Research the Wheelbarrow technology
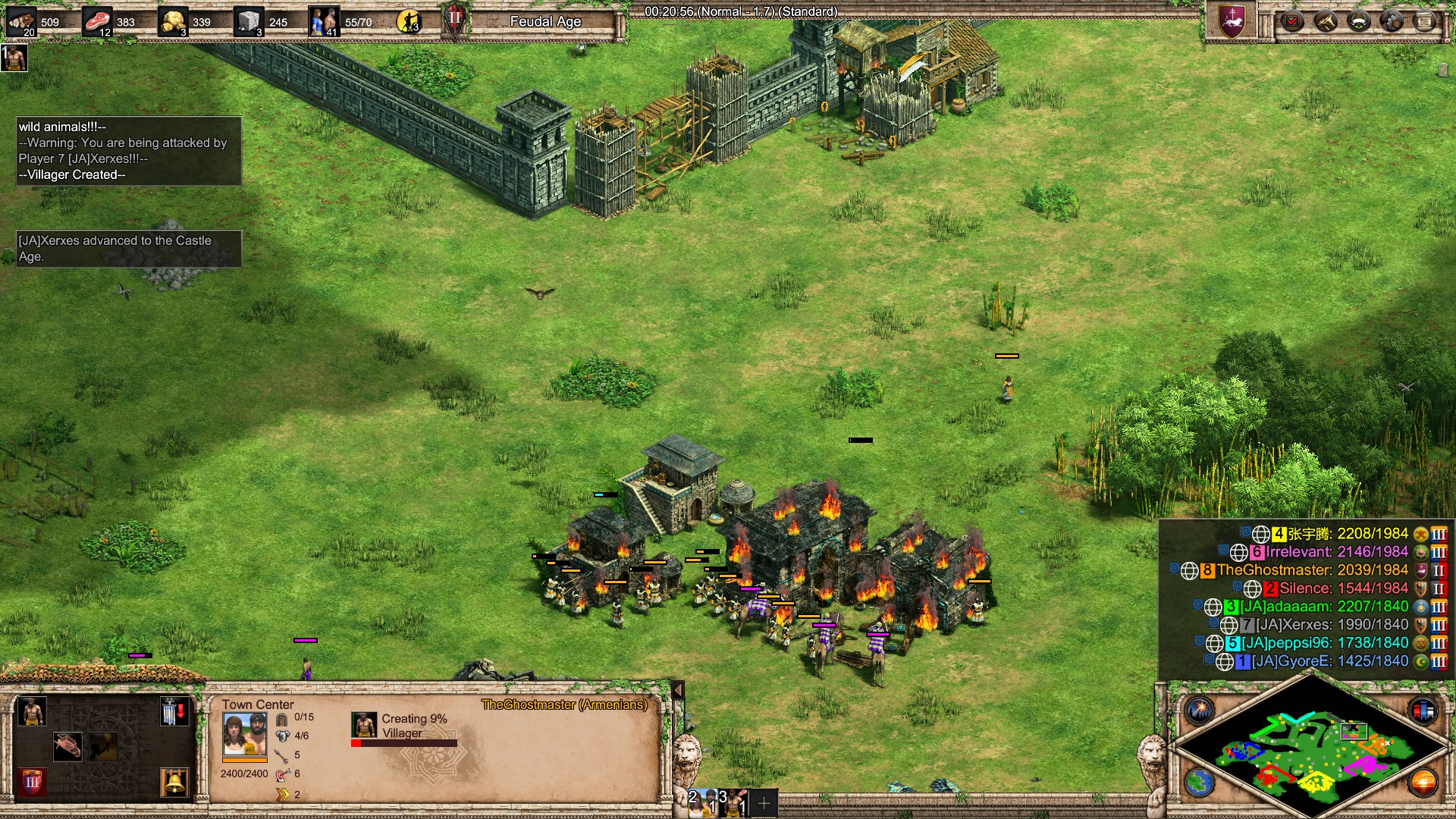Screen dimensions: 1456x819 coord(67,746)
